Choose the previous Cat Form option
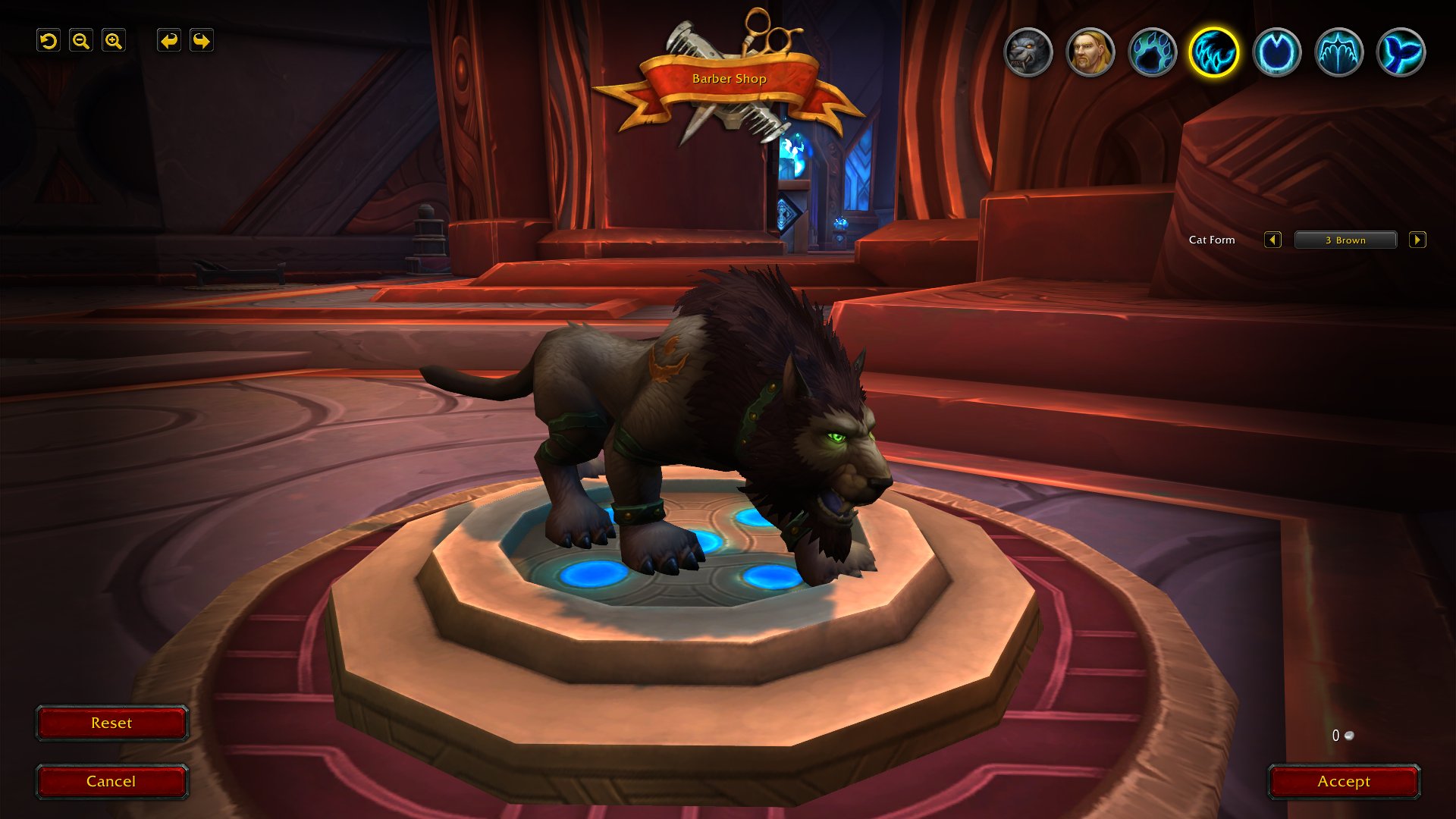Image resolution: width=1456 pixels, height=819 pixels. coord(1272,240)
